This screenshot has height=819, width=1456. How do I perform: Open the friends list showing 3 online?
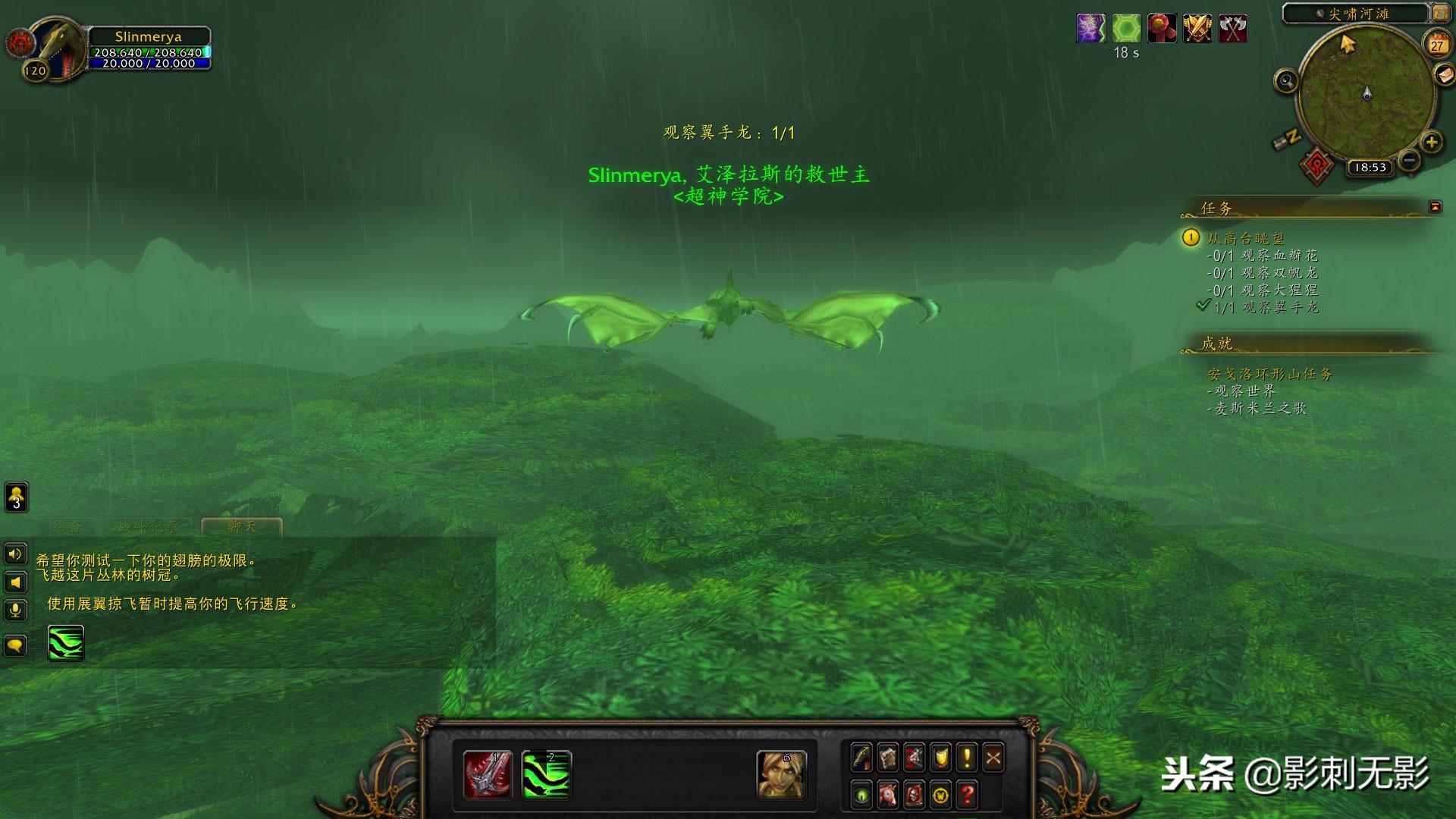point(17,497)
